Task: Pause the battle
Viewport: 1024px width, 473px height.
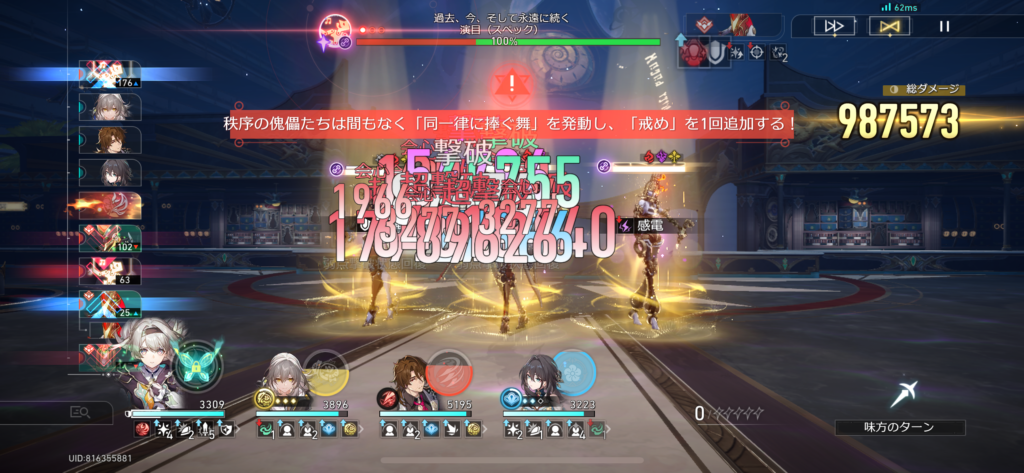Action: (944, 27)
